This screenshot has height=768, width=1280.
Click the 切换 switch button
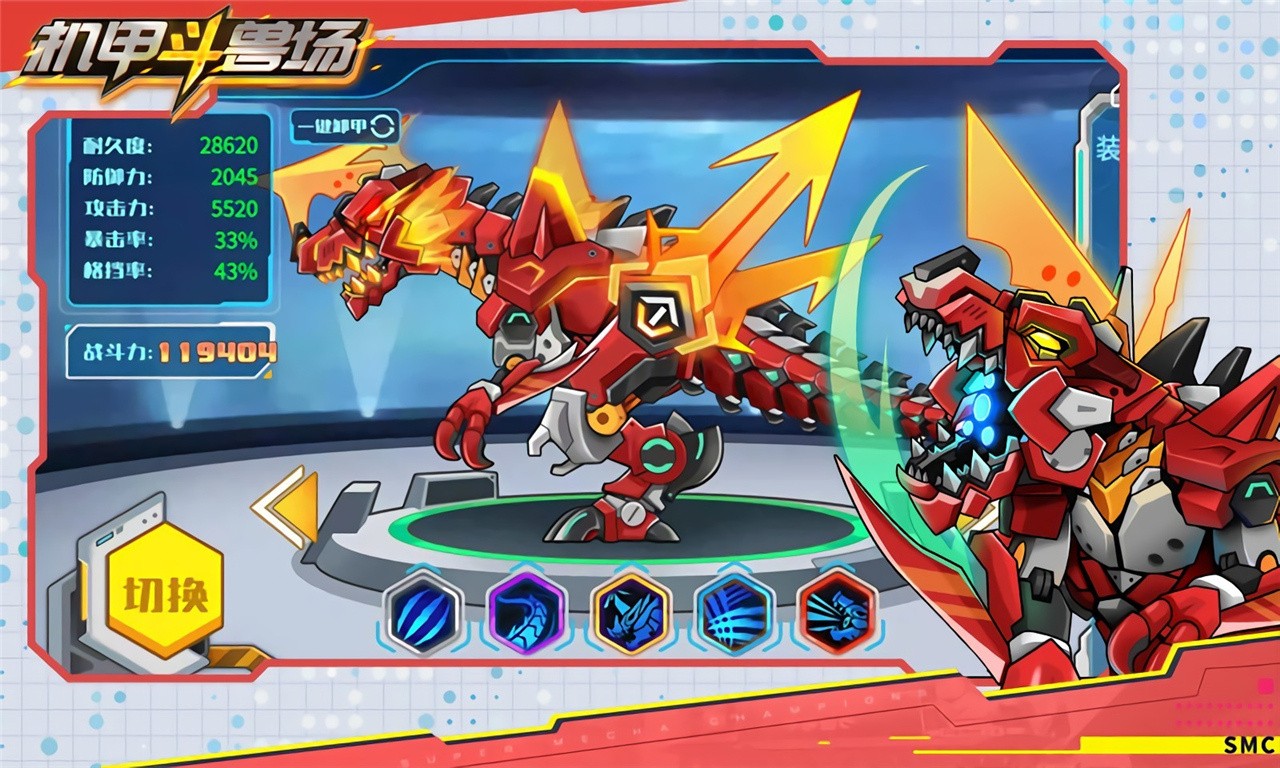pos(165,594)
